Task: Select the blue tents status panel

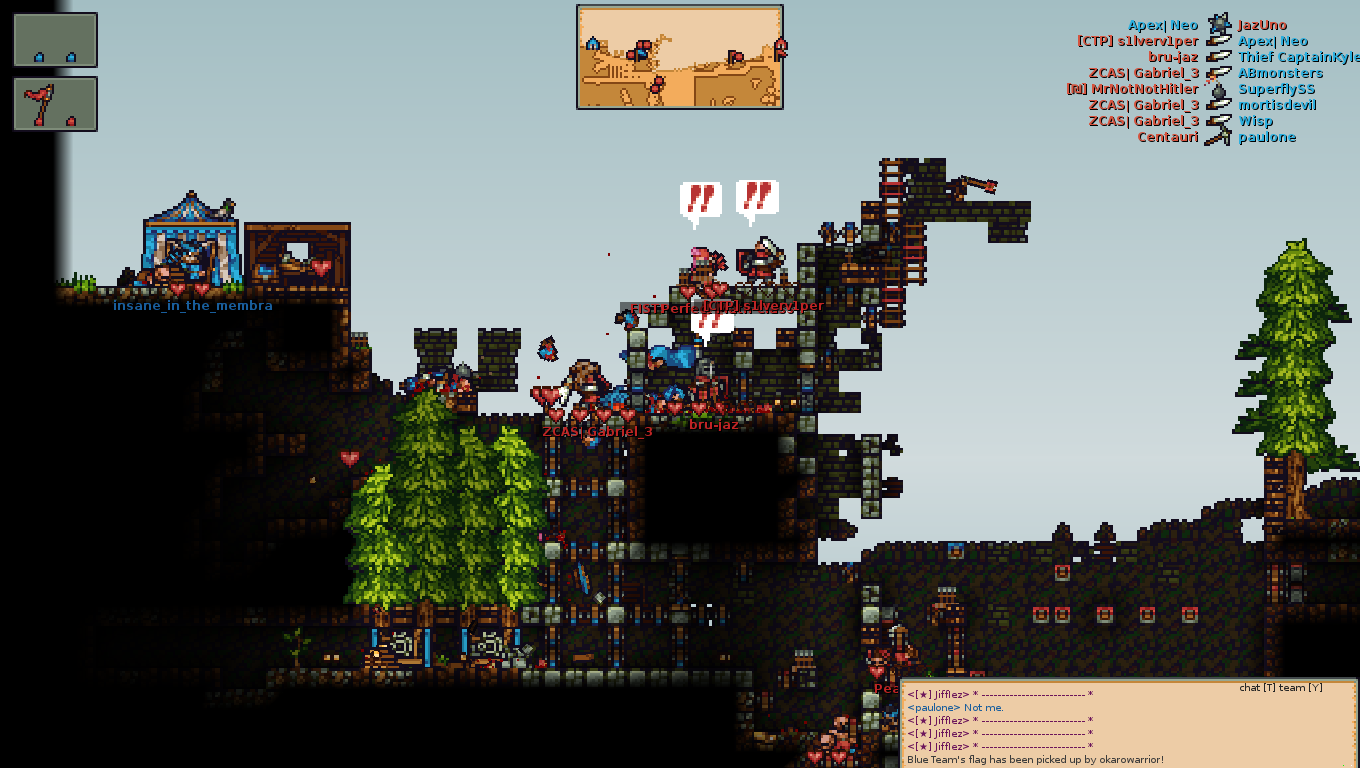Action: click(x=55, y=40)
